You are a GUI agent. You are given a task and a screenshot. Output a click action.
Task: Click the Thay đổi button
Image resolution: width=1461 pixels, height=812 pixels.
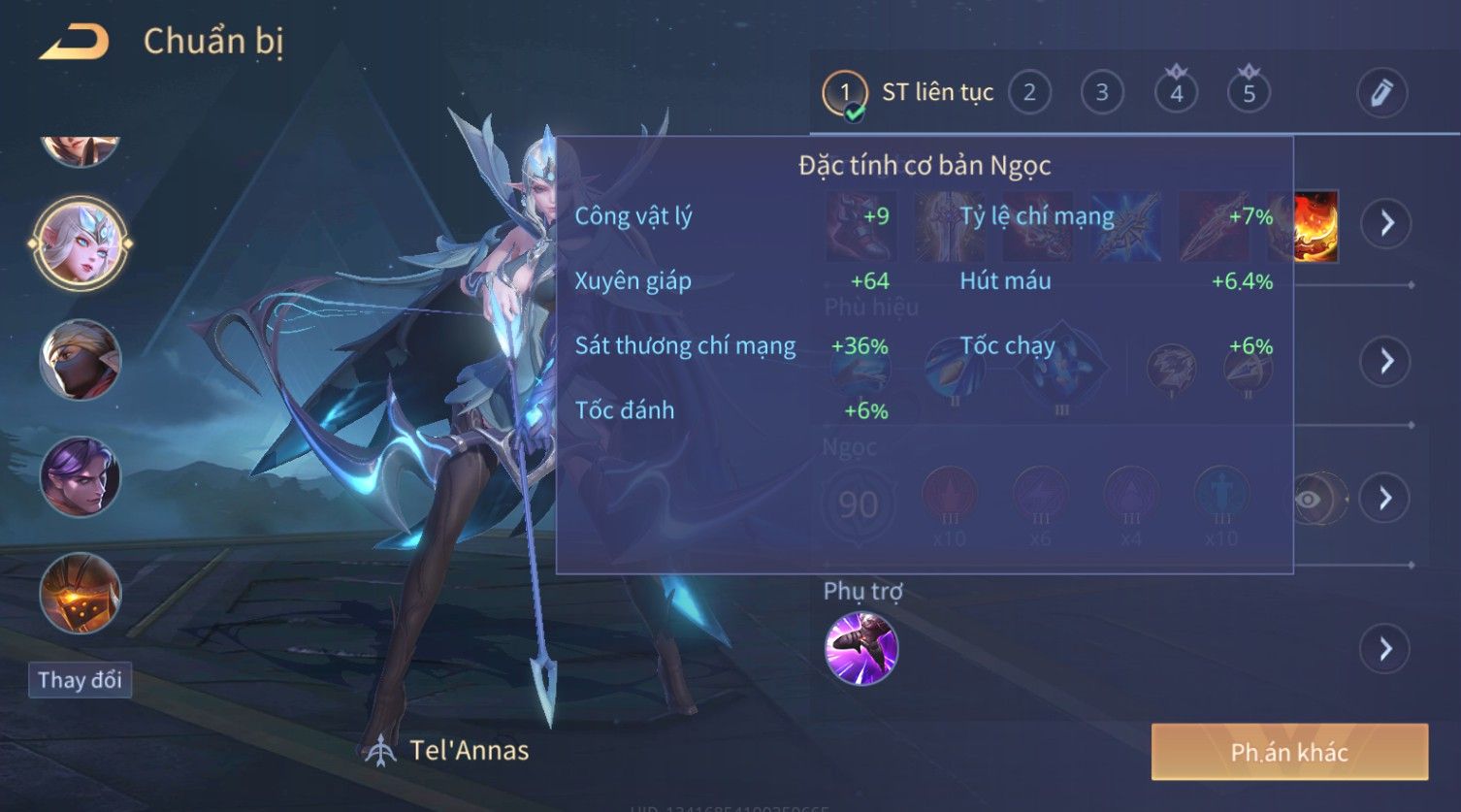pos(80,680)
